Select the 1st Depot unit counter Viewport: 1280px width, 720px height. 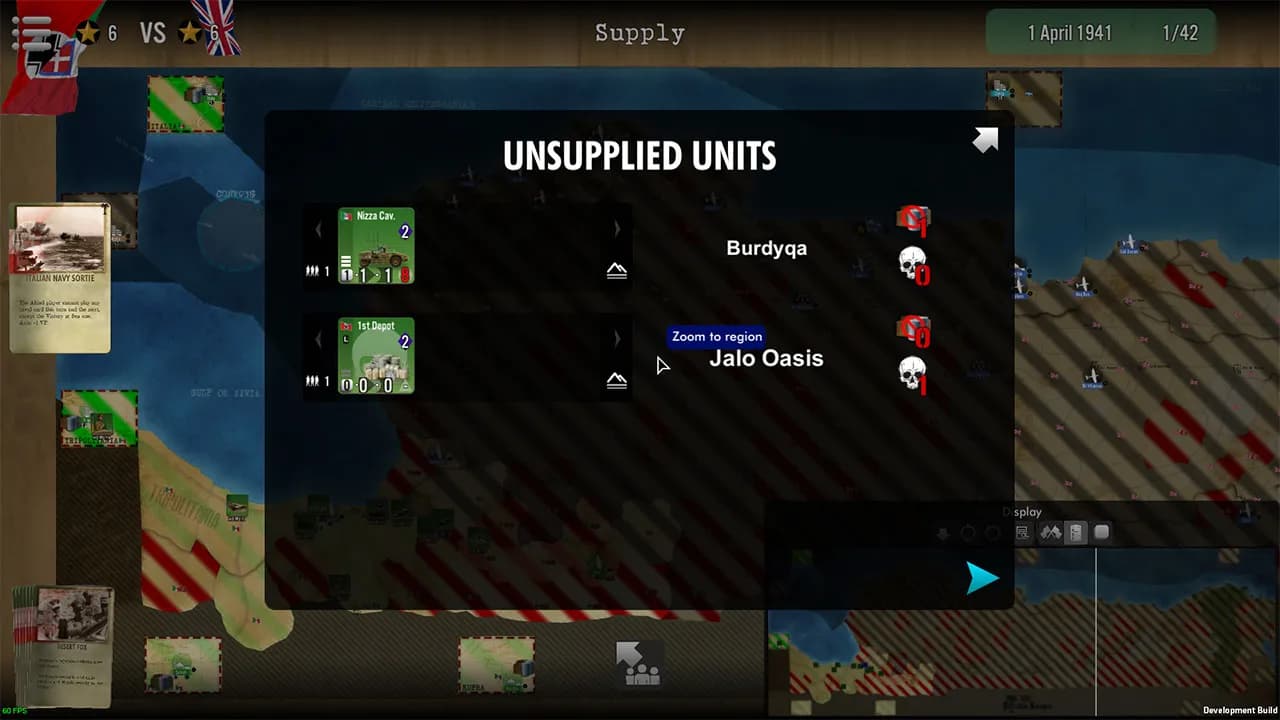[375, 358]
